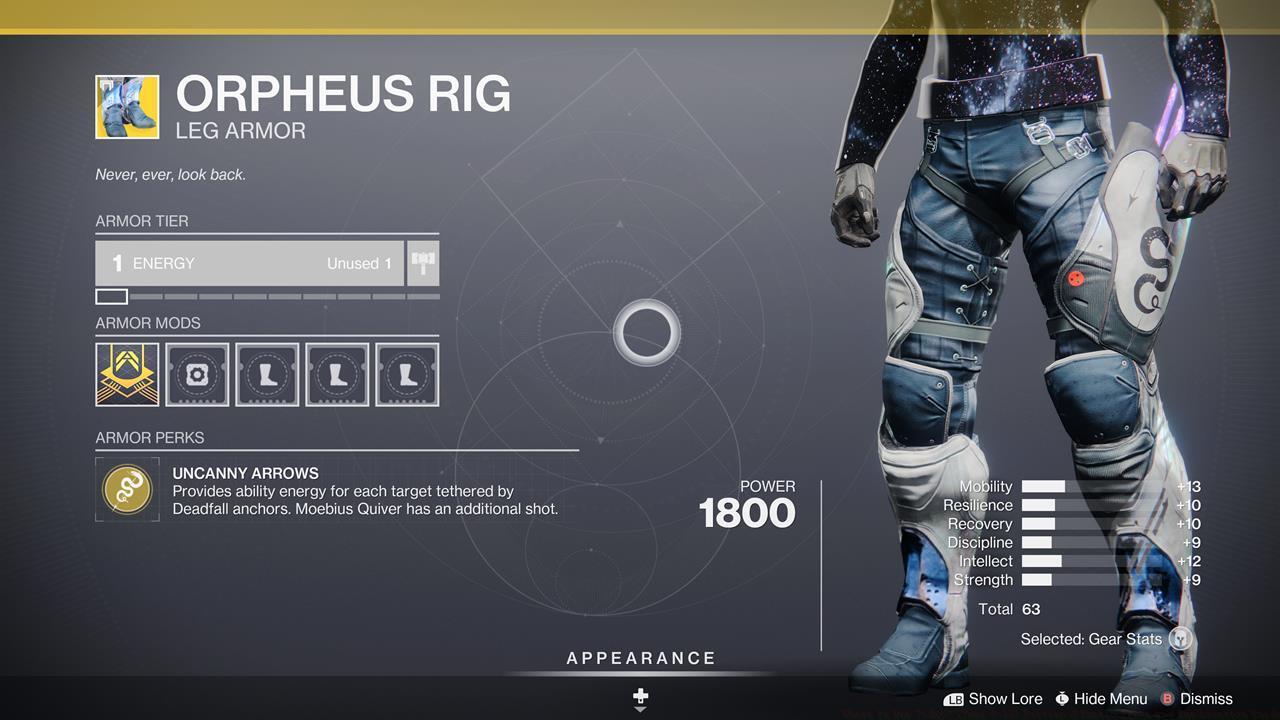Click the energy tier progress bar
This screenshot has width=1280, height=720.
(265, 296)
